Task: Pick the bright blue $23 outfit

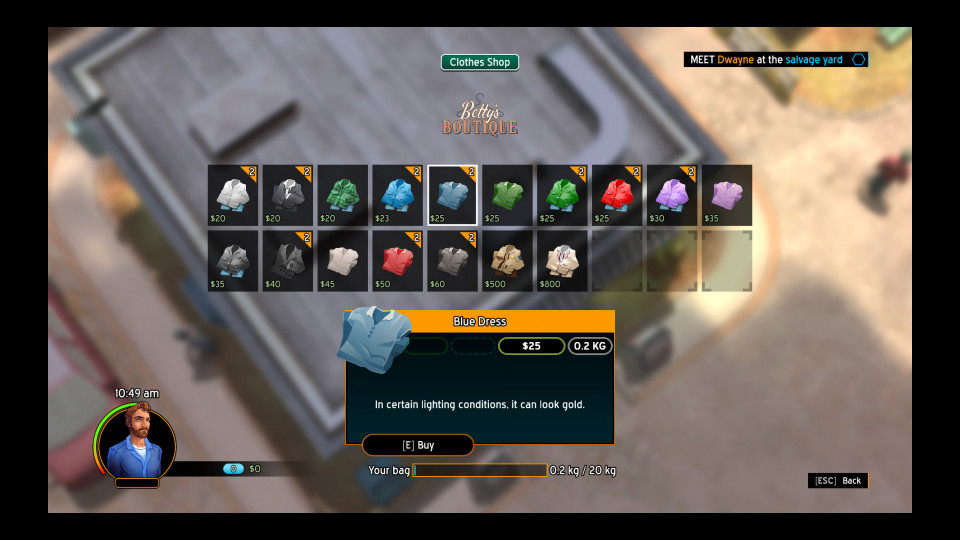Action: click(x=397, y=195)
